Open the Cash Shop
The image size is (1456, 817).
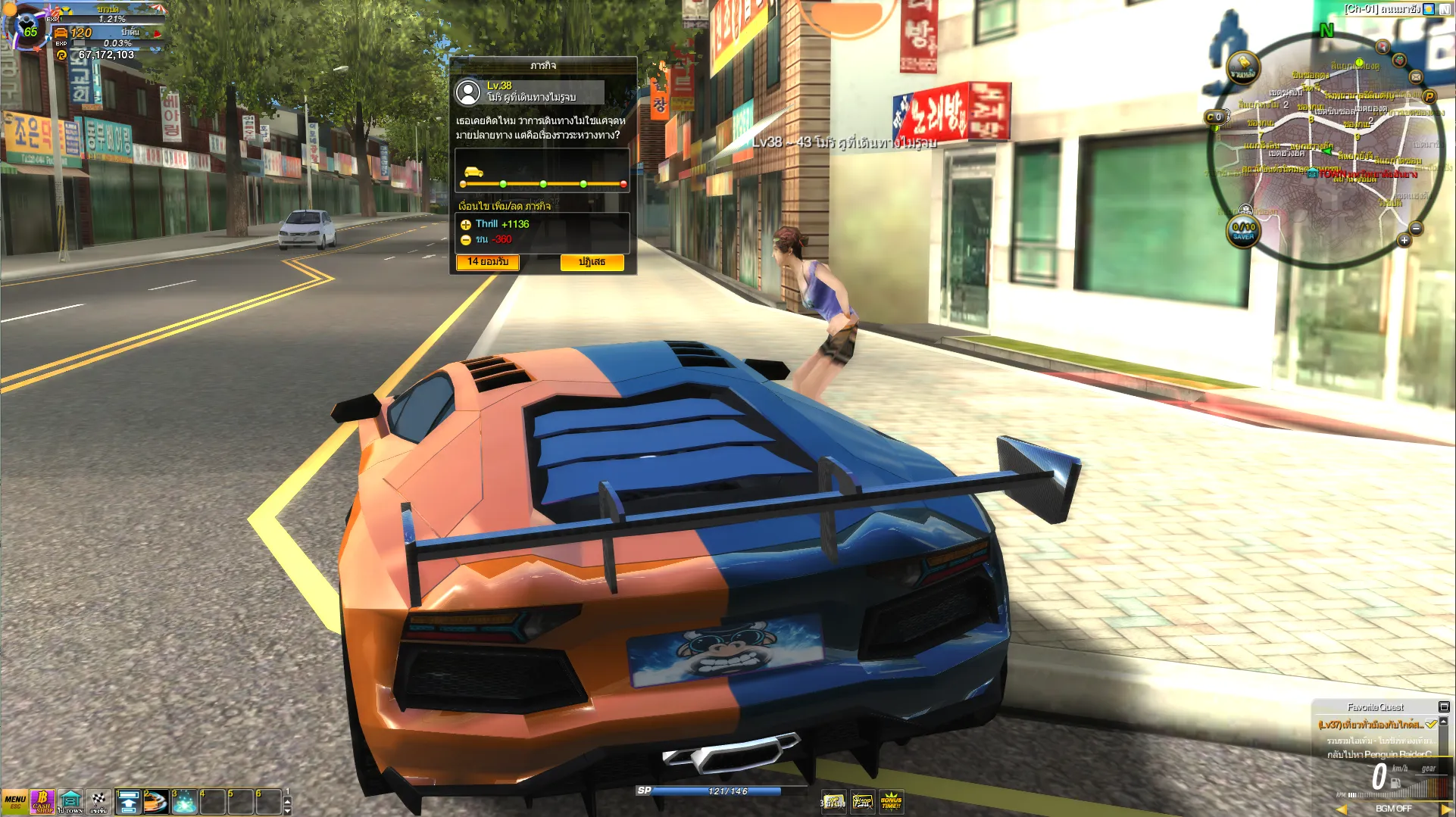pos(42,802)
